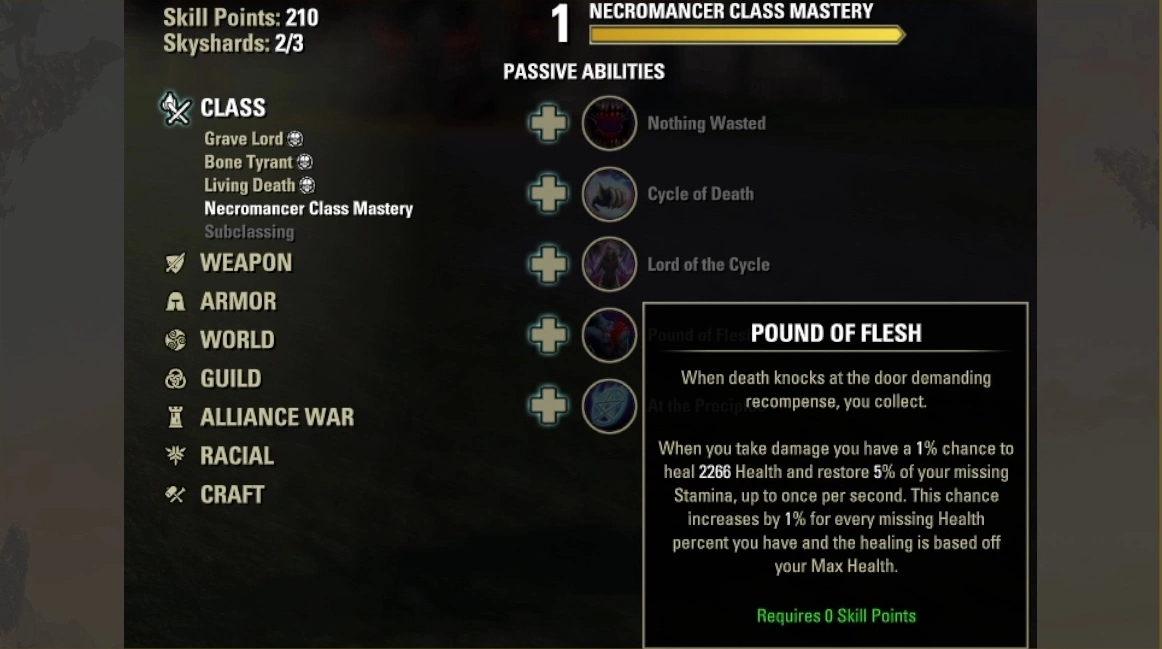Select the Grave Lord skill line

[x=244, y=139]
